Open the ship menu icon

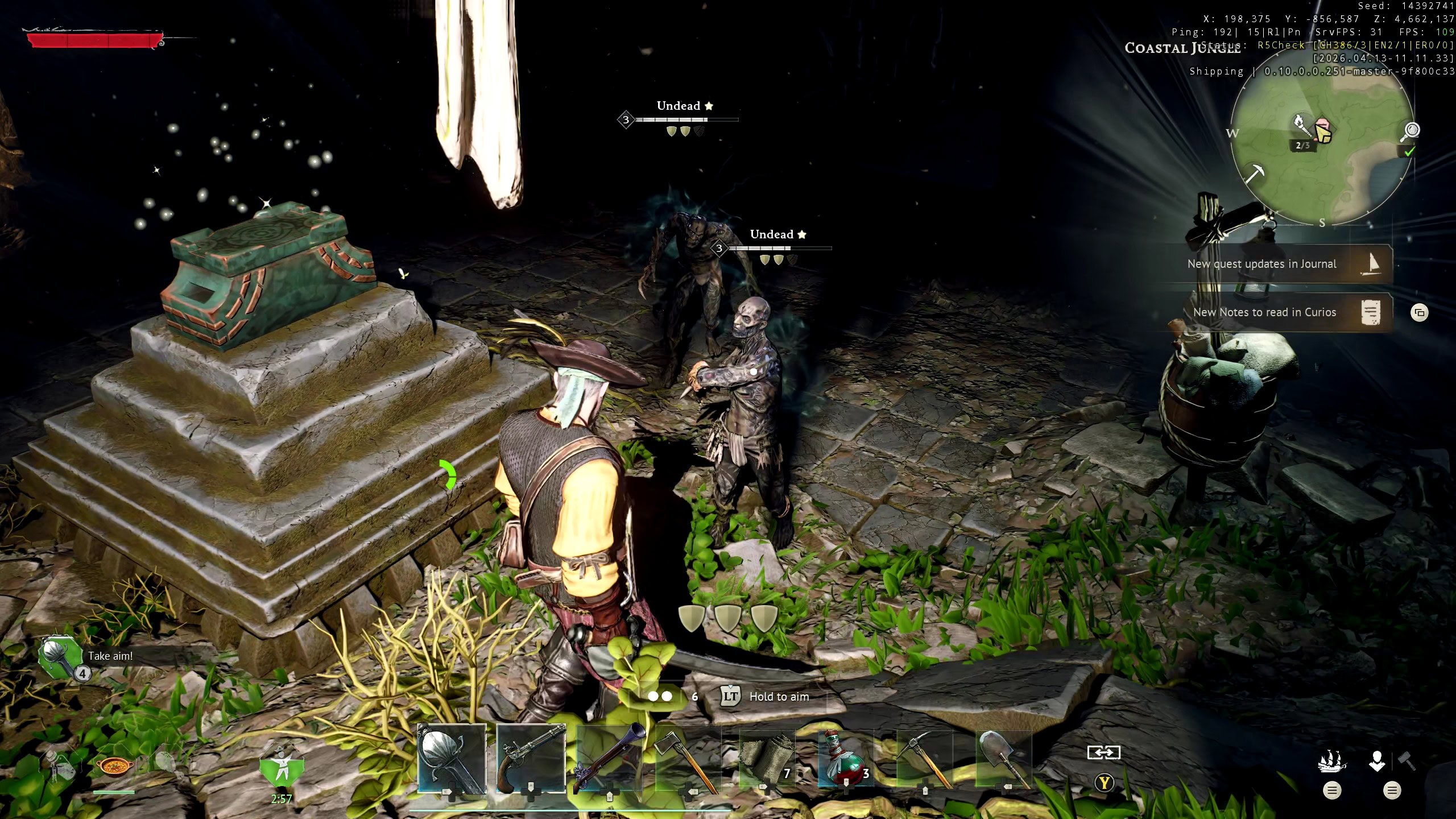click(x=1332, y=761)
